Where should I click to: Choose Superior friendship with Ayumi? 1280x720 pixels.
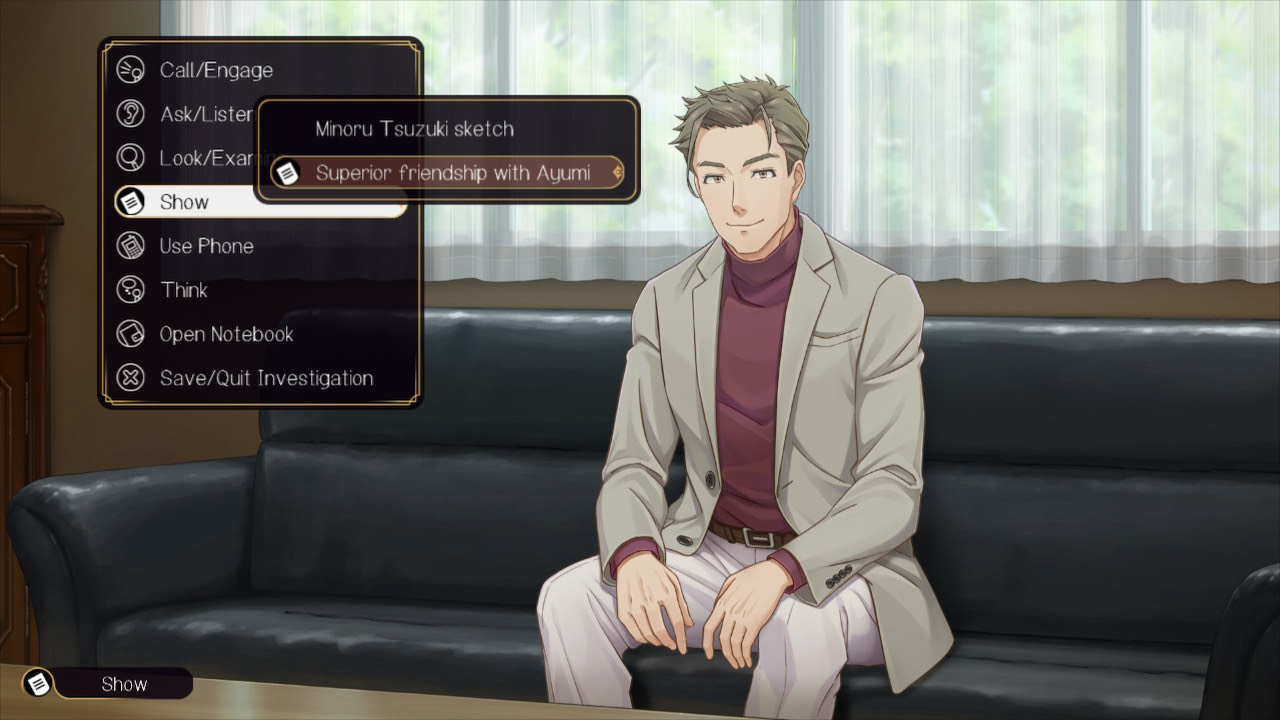452,173
